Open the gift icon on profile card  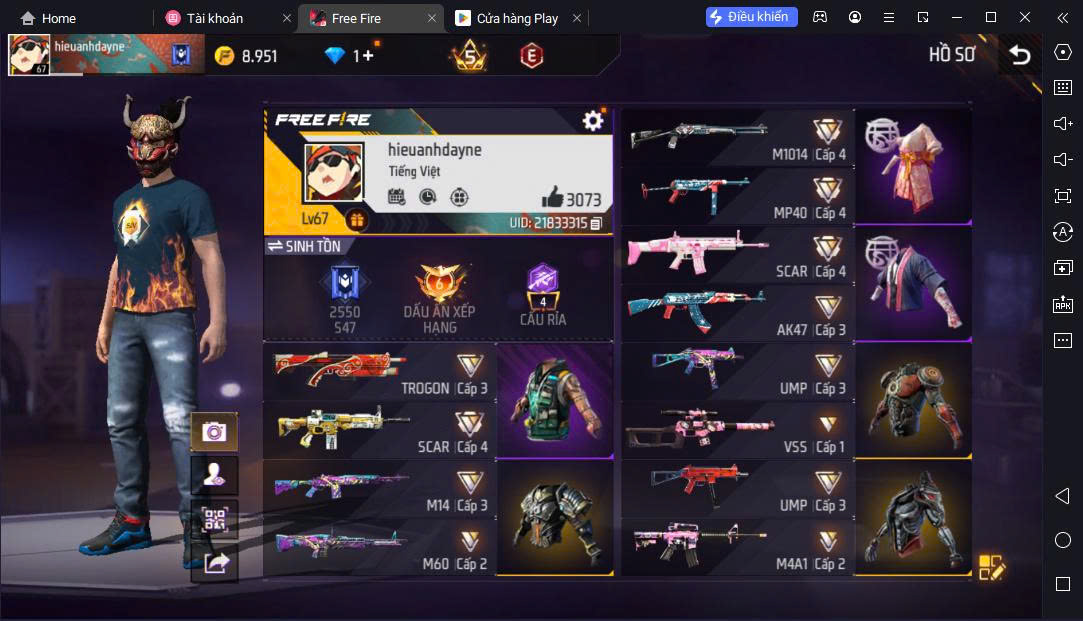pos(356,219)
